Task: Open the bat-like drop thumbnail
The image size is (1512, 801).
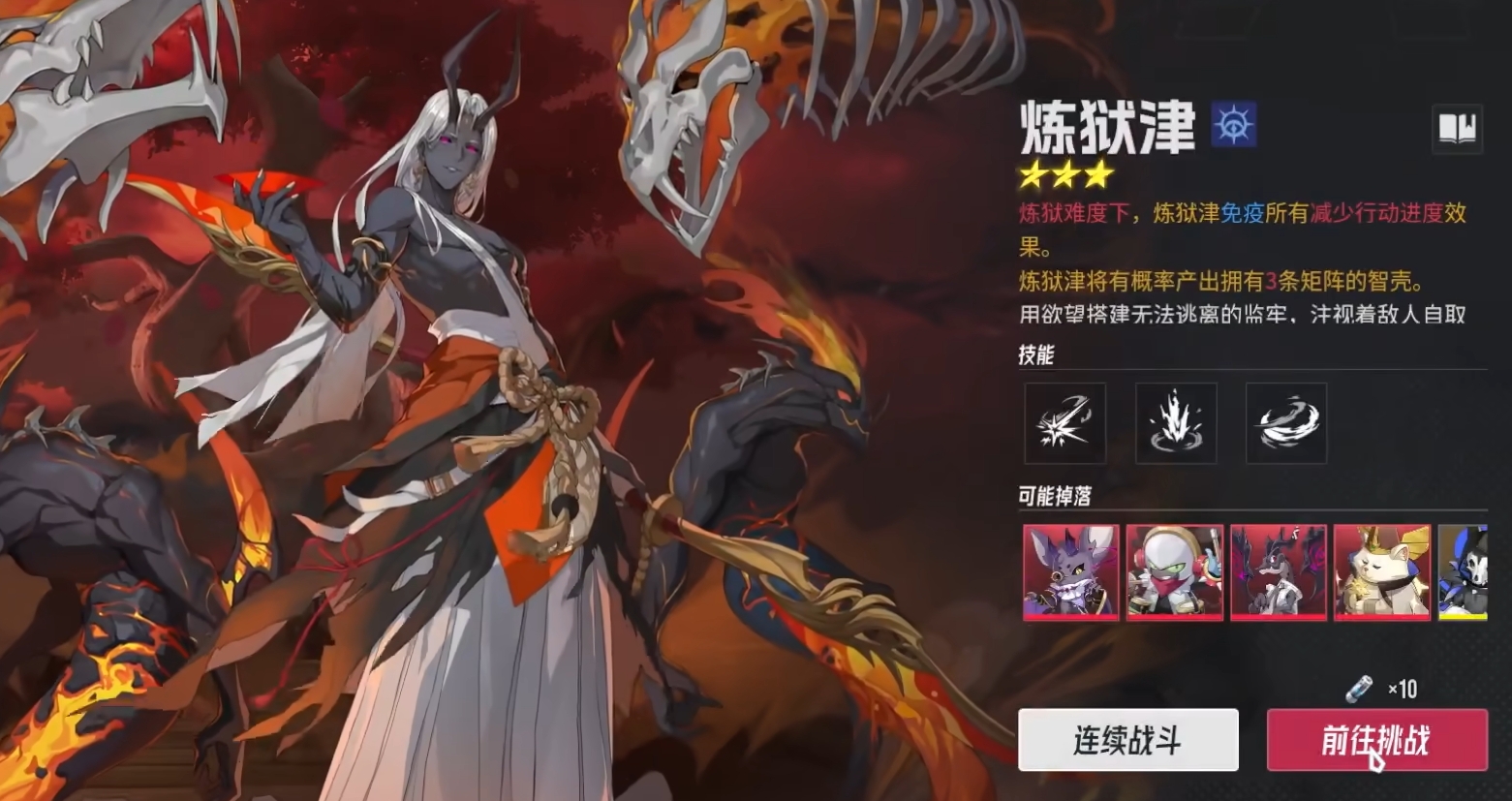Action: (x=1070, y=572)
